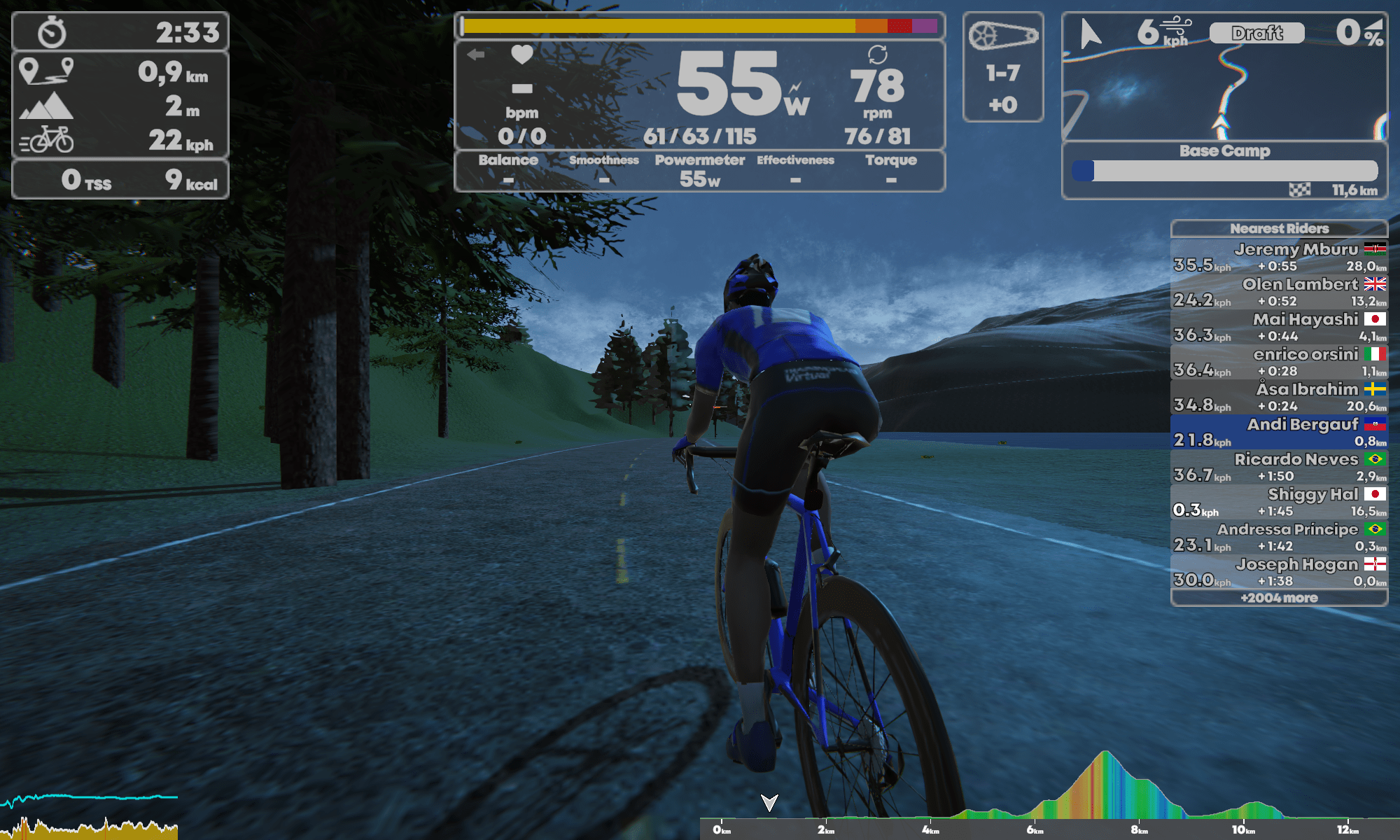Pick Åsa Ibrahim from Nearest Riders
The image size is (1400, 840).
coord(1279,397)
